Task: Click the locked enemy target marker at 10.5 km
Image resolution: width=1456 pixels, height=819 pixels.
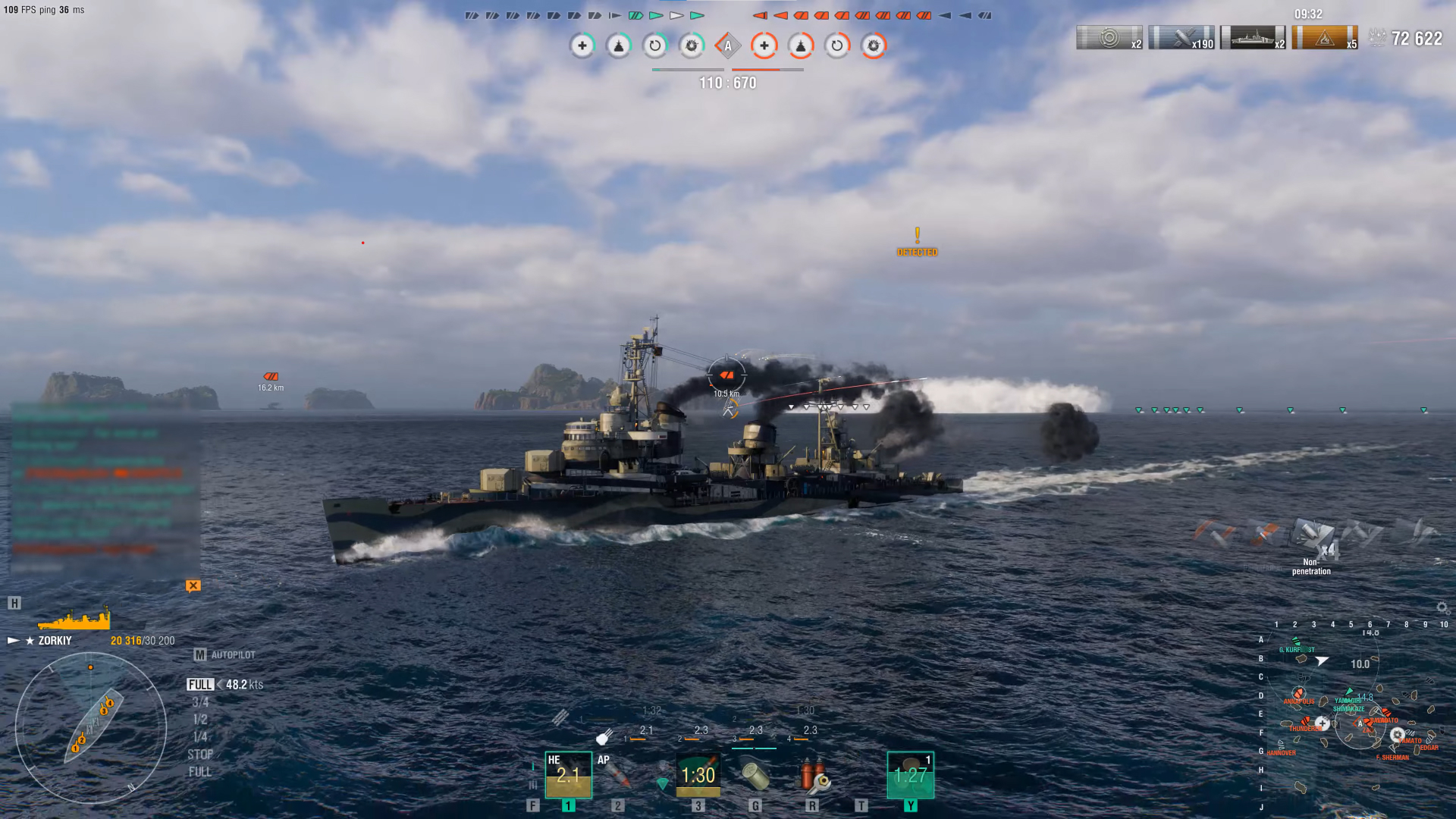Action: [x=726, y=375]
